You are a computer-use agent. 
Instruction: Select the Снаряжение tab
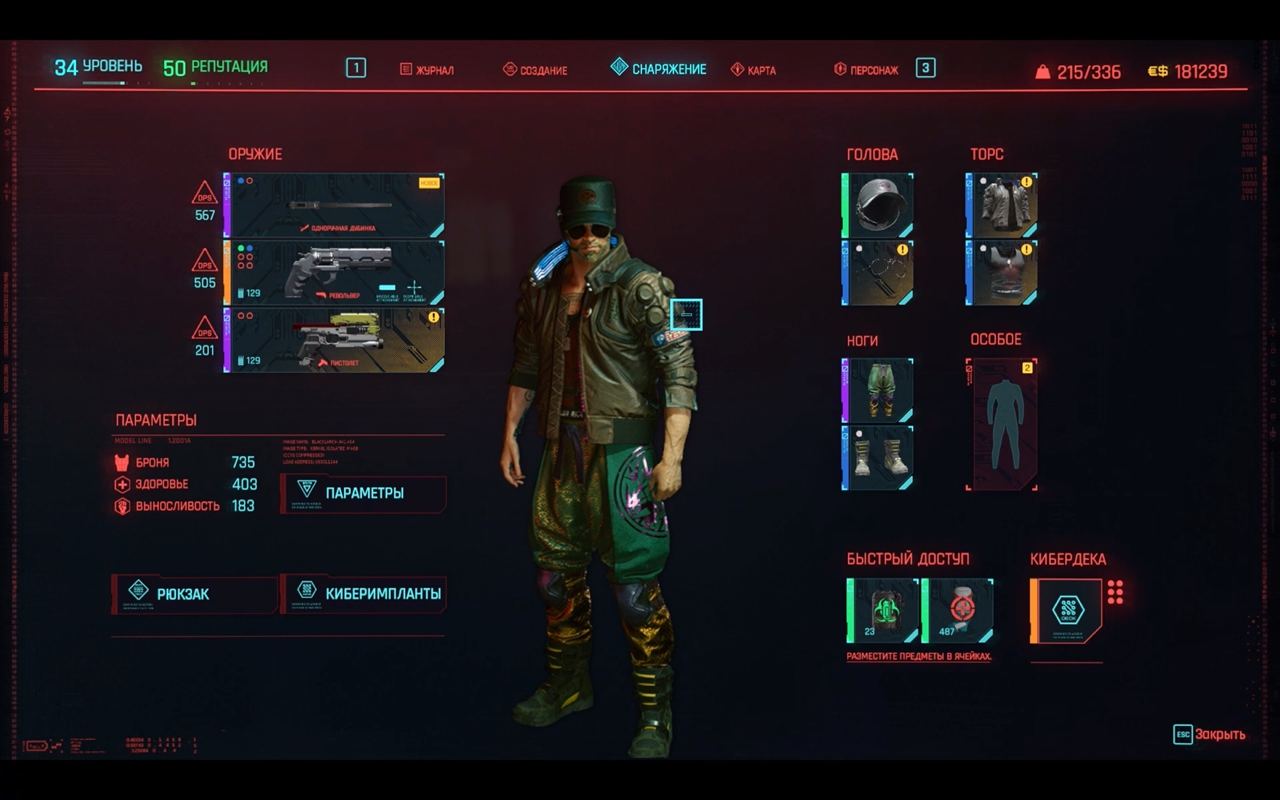coord(659,69)
